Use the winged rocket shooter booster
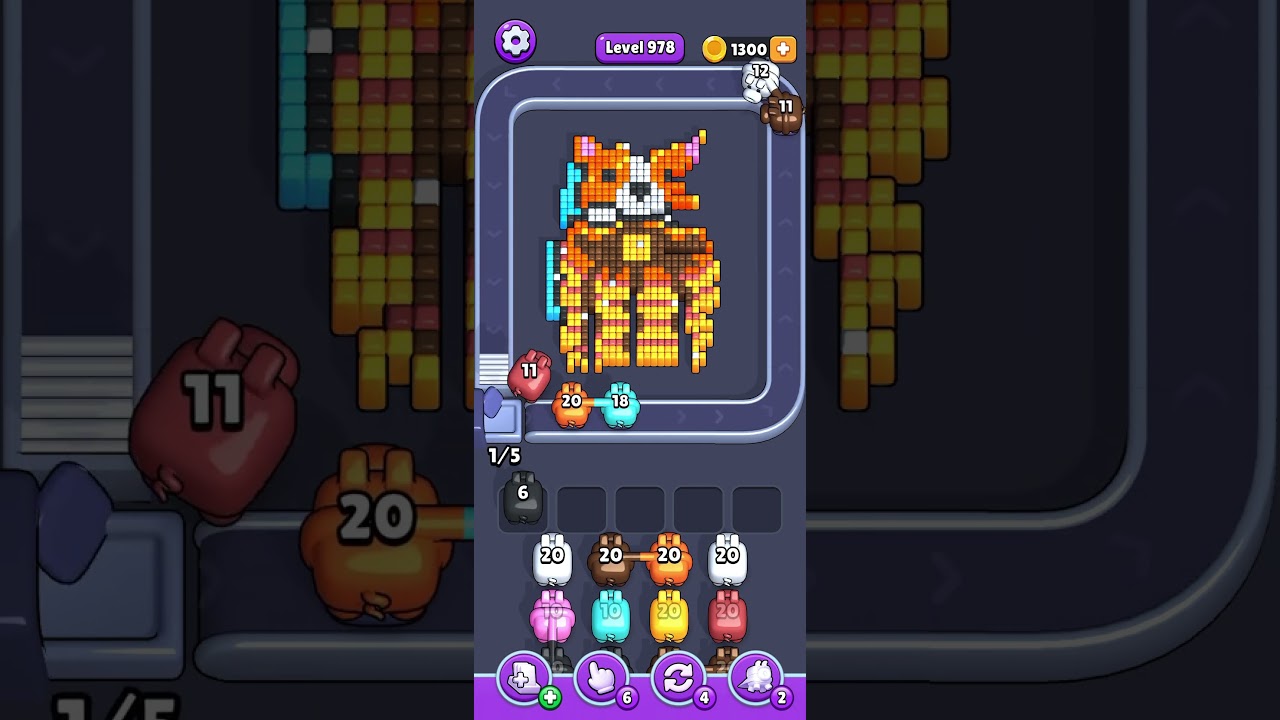This screenshot has width=1280, height=720. pyautogui.click(x=755, y=679)
